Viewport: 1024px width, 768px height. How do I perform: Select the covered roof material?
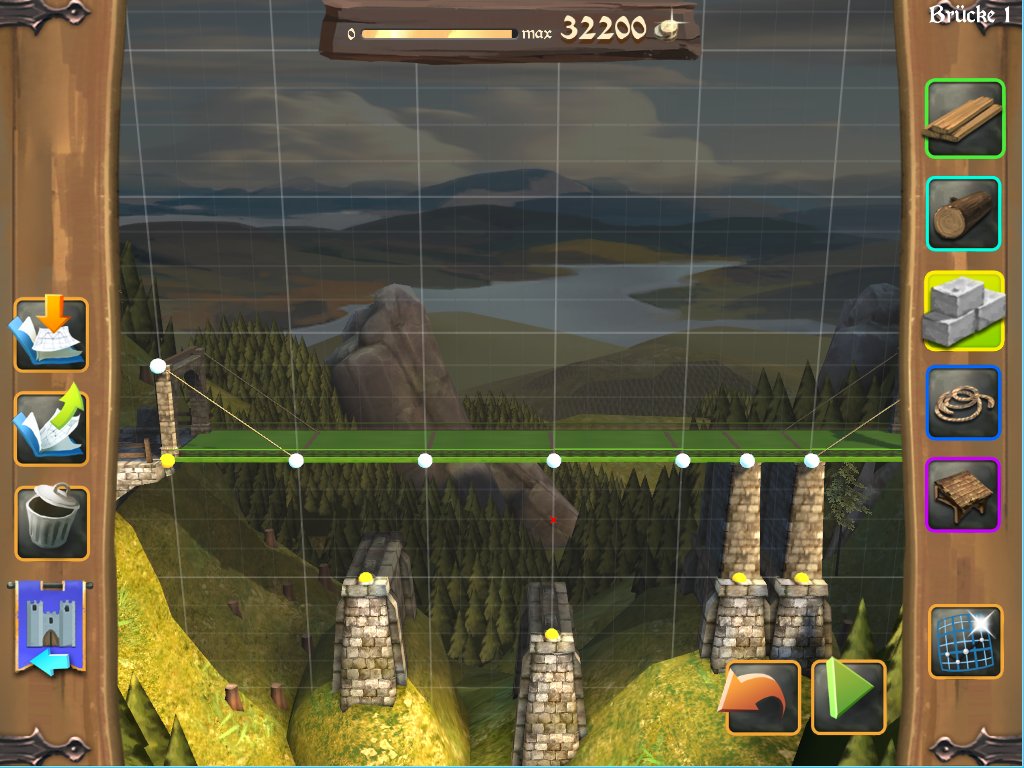964,494
